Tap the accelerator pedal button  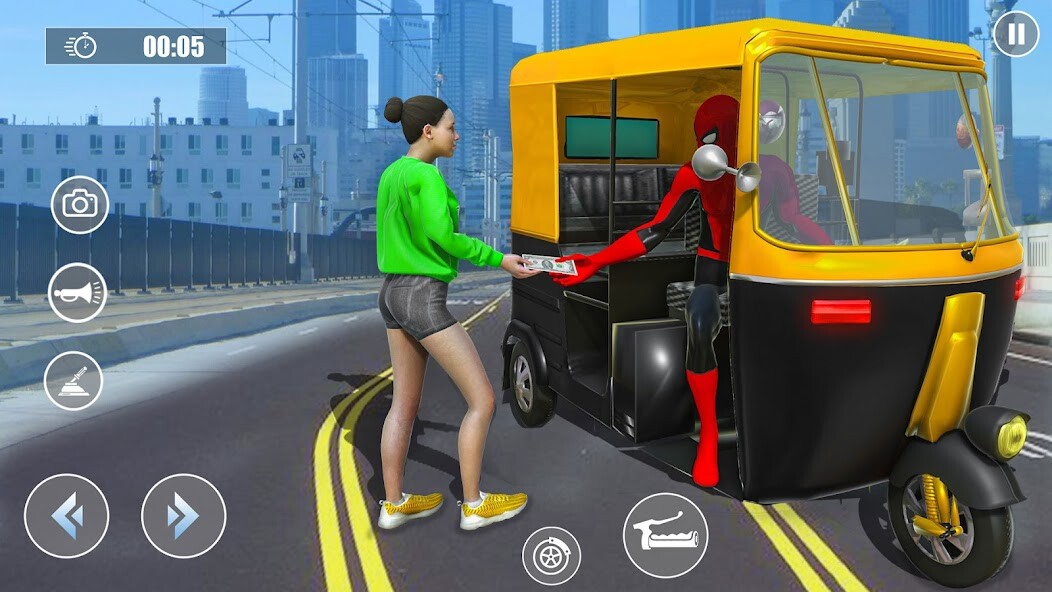pos(665,535)
